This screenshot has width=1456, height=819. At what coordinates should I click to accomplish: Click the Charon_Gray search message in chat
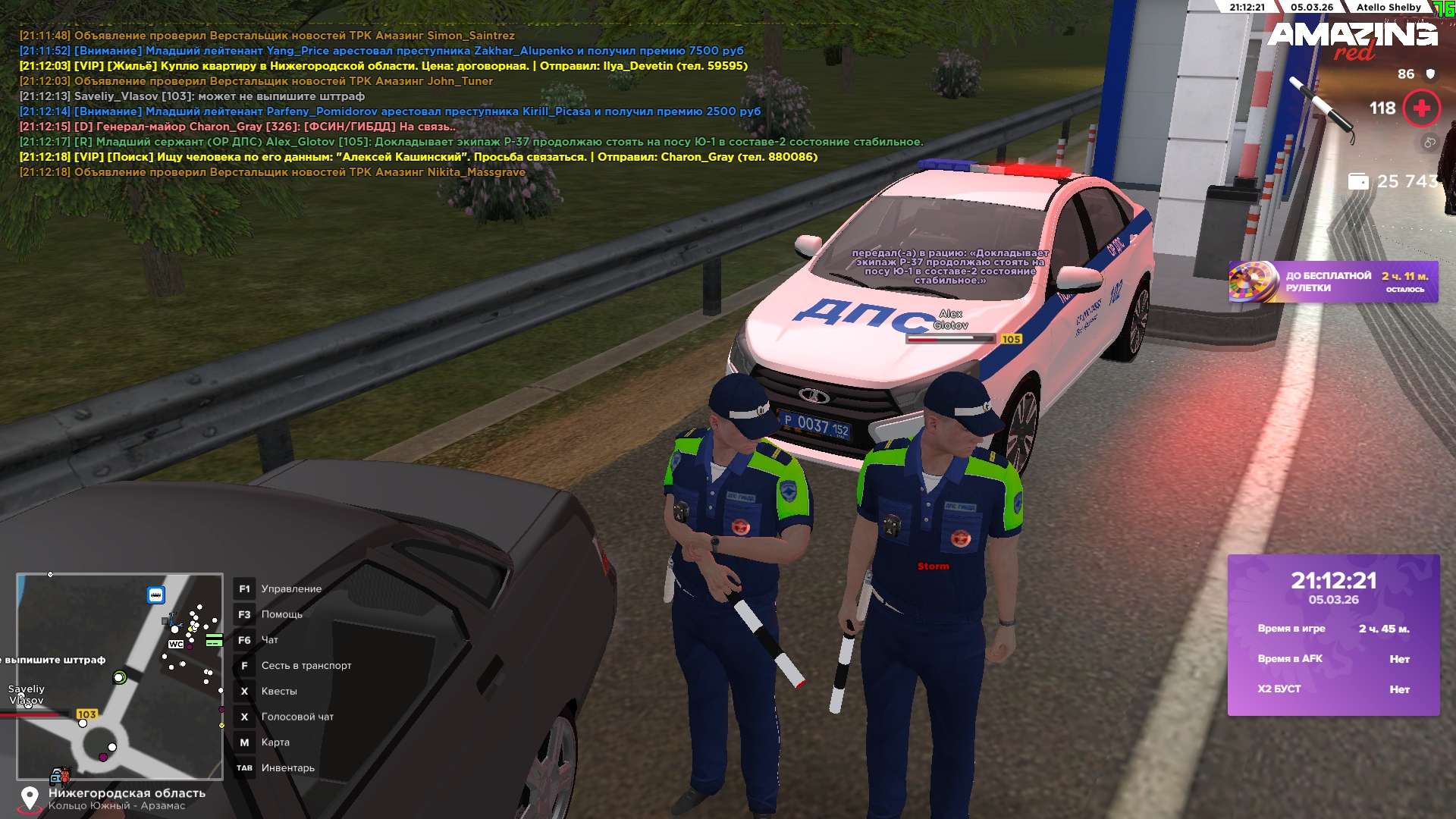point(418,157)
